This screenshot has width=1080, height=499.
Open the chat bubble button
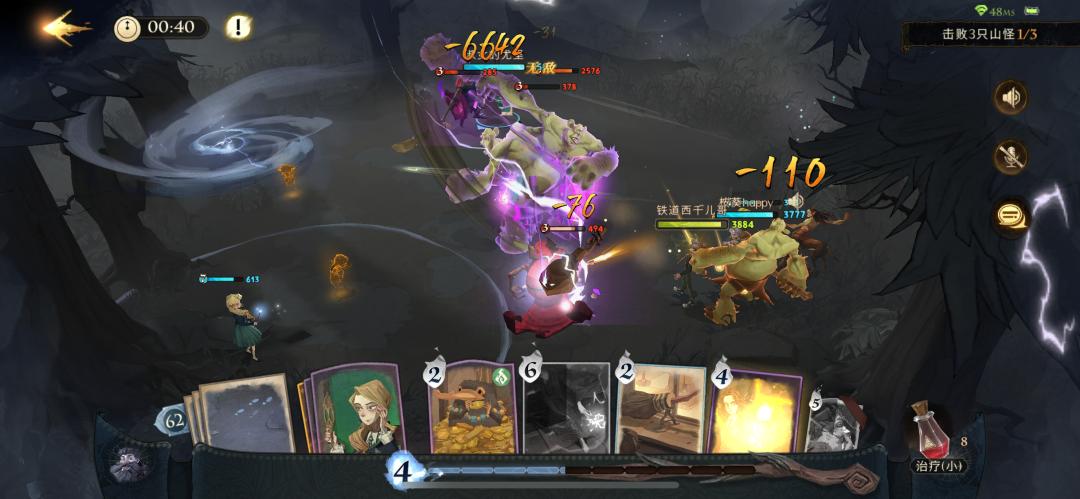[x=1011, y=215]
